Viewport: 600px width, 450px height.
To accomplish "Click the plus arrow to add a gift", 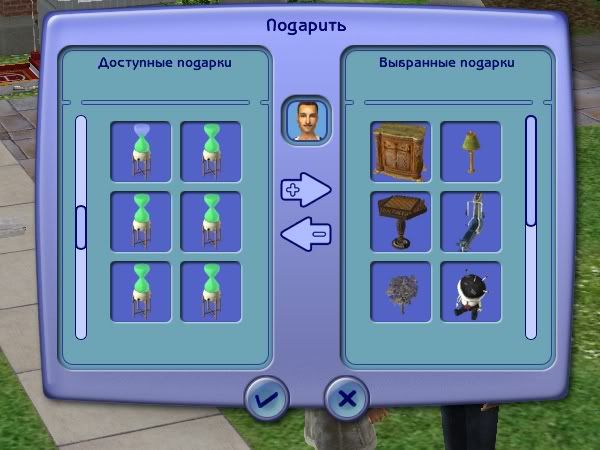I will [x=305, y=188].
